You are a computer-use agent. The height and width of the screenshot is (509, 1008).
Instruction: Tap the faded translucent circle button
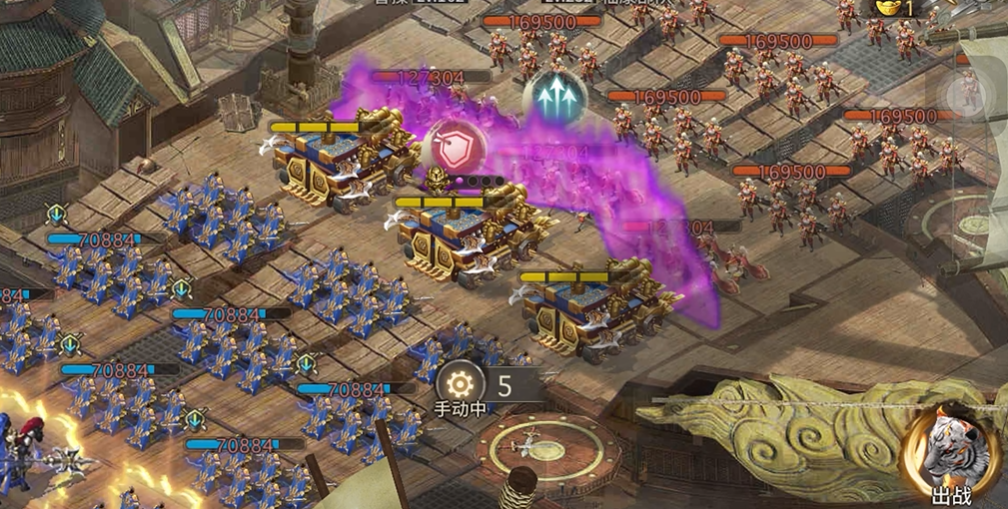coord(968,91)
